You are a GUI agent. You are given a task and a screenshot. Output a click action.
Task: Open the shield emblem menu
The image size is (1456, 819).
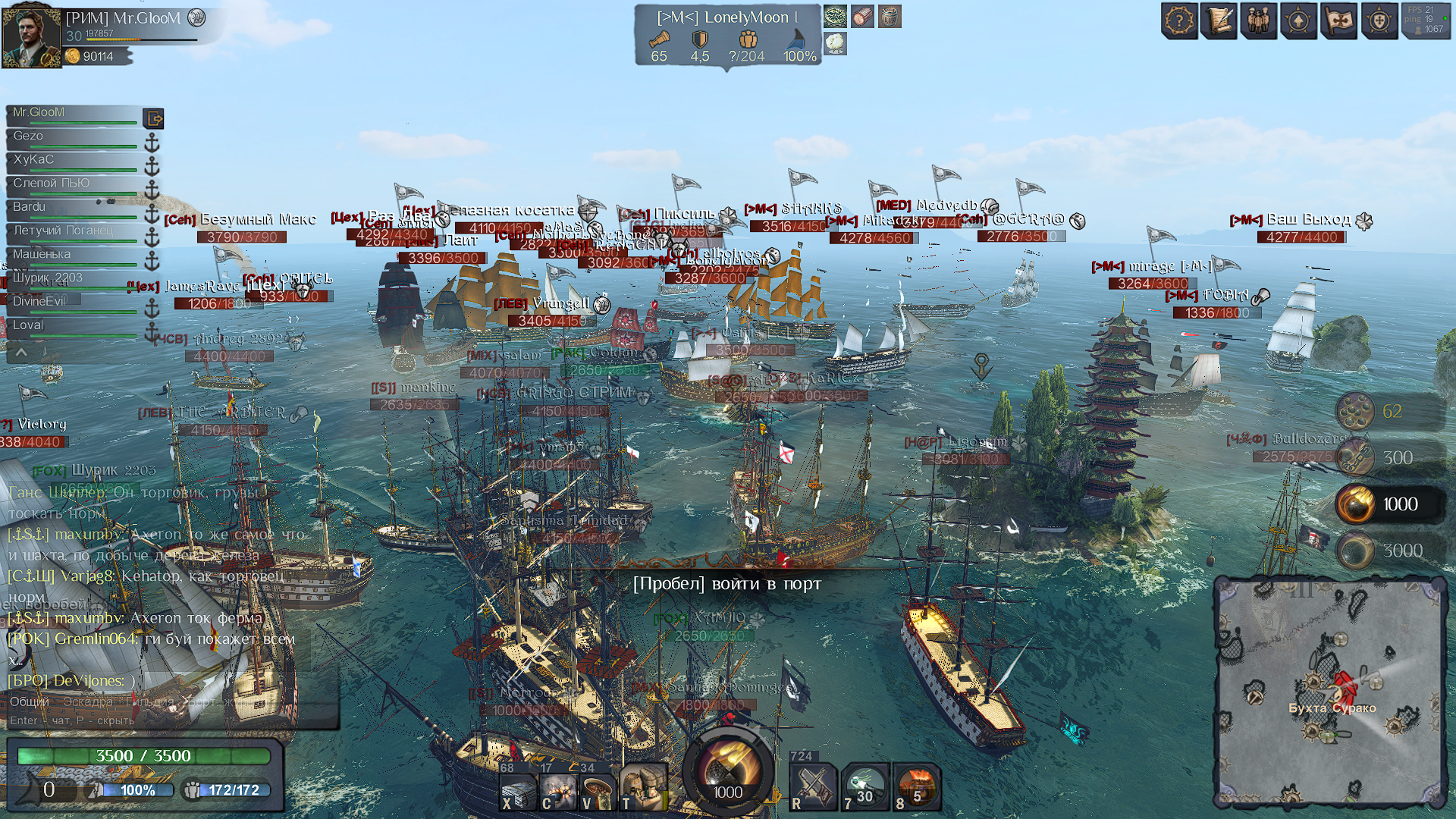[x=1379, y=20]
